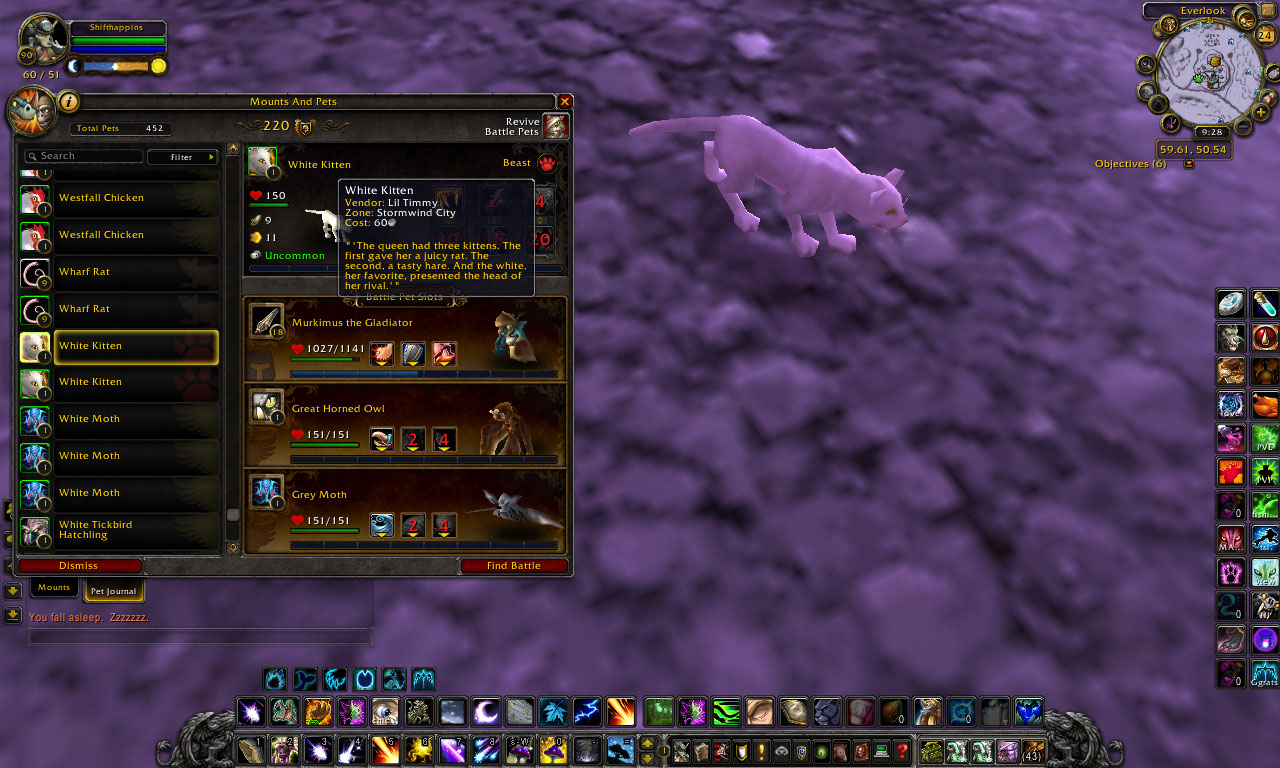
Task: Open the calendar icon on the minimap
Action: pyautogui.click(x=1266, y=34)
